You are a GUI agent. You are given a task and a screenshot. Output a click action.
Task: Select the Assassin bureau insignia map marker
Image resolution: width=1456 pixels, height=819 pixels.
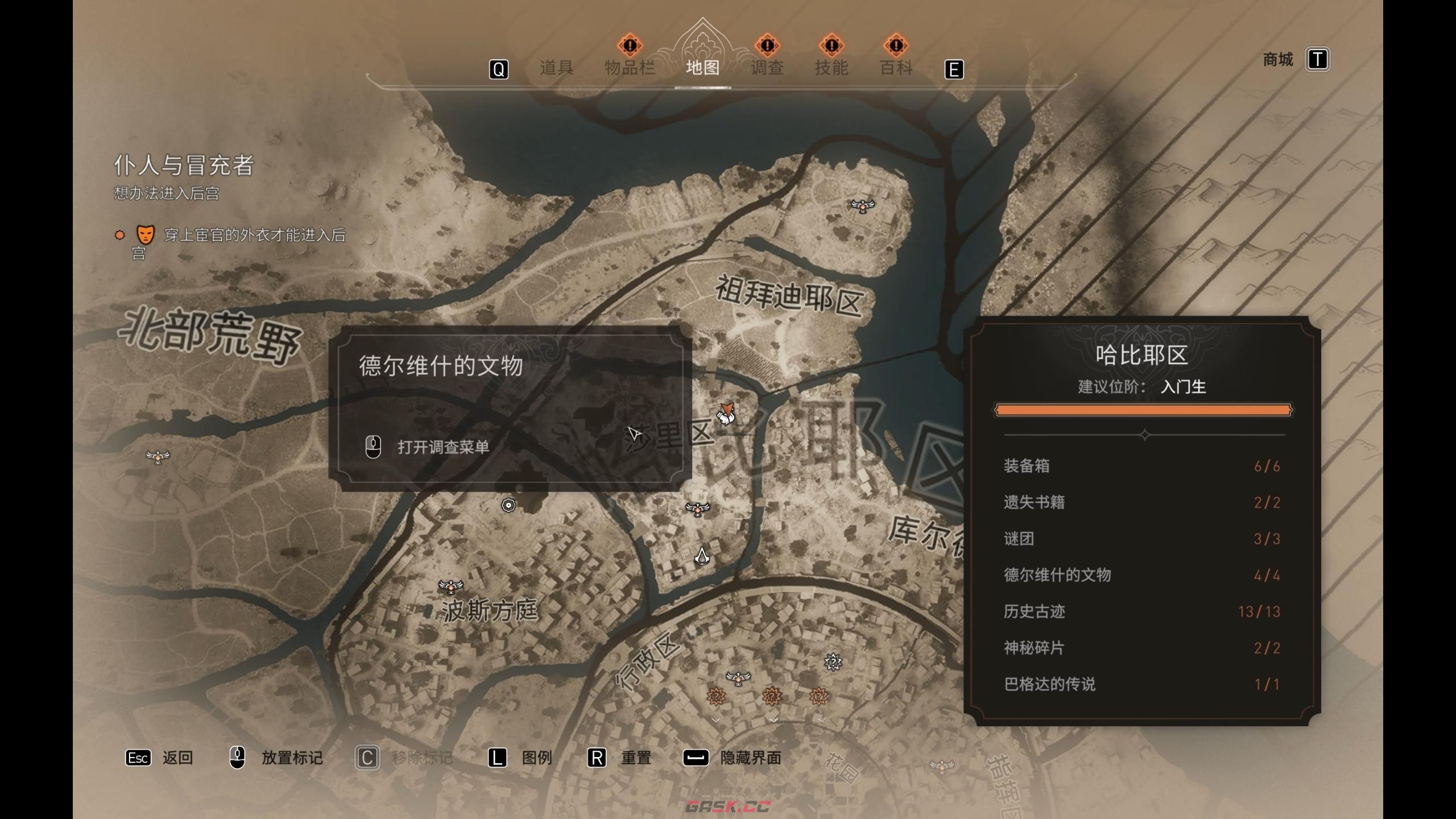point(702,556)
